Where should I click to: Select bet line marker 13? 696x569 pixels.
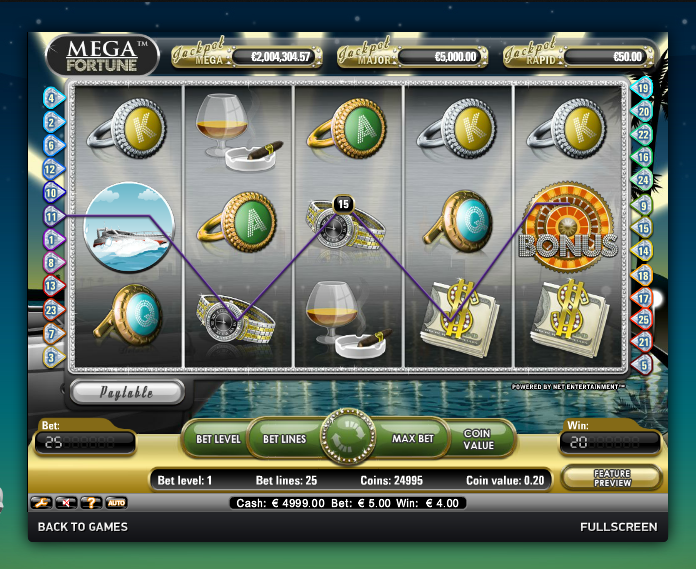52,286
